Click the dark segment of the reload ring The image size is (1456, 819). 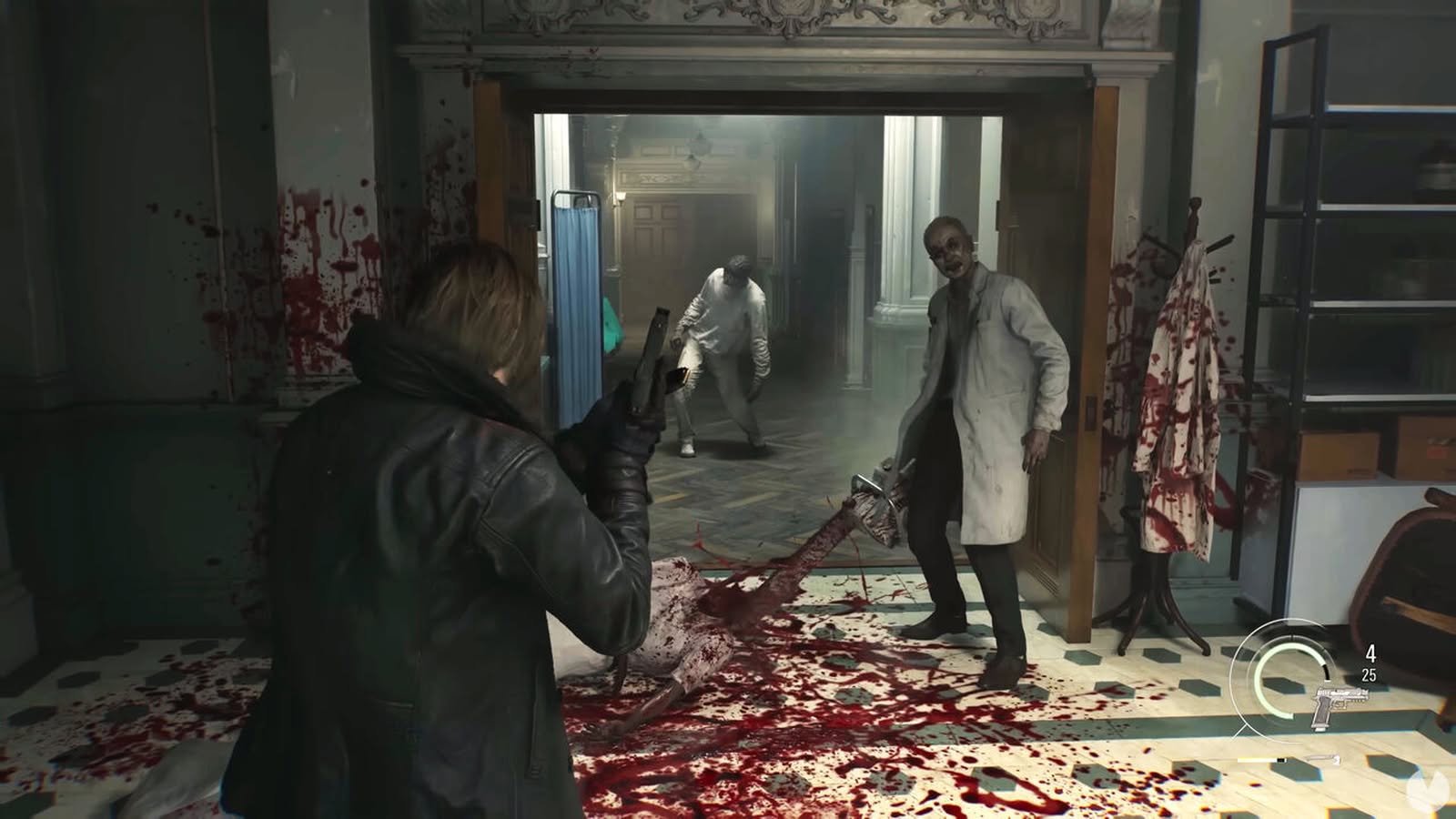pyautogui.click(x=1327, y=672)
